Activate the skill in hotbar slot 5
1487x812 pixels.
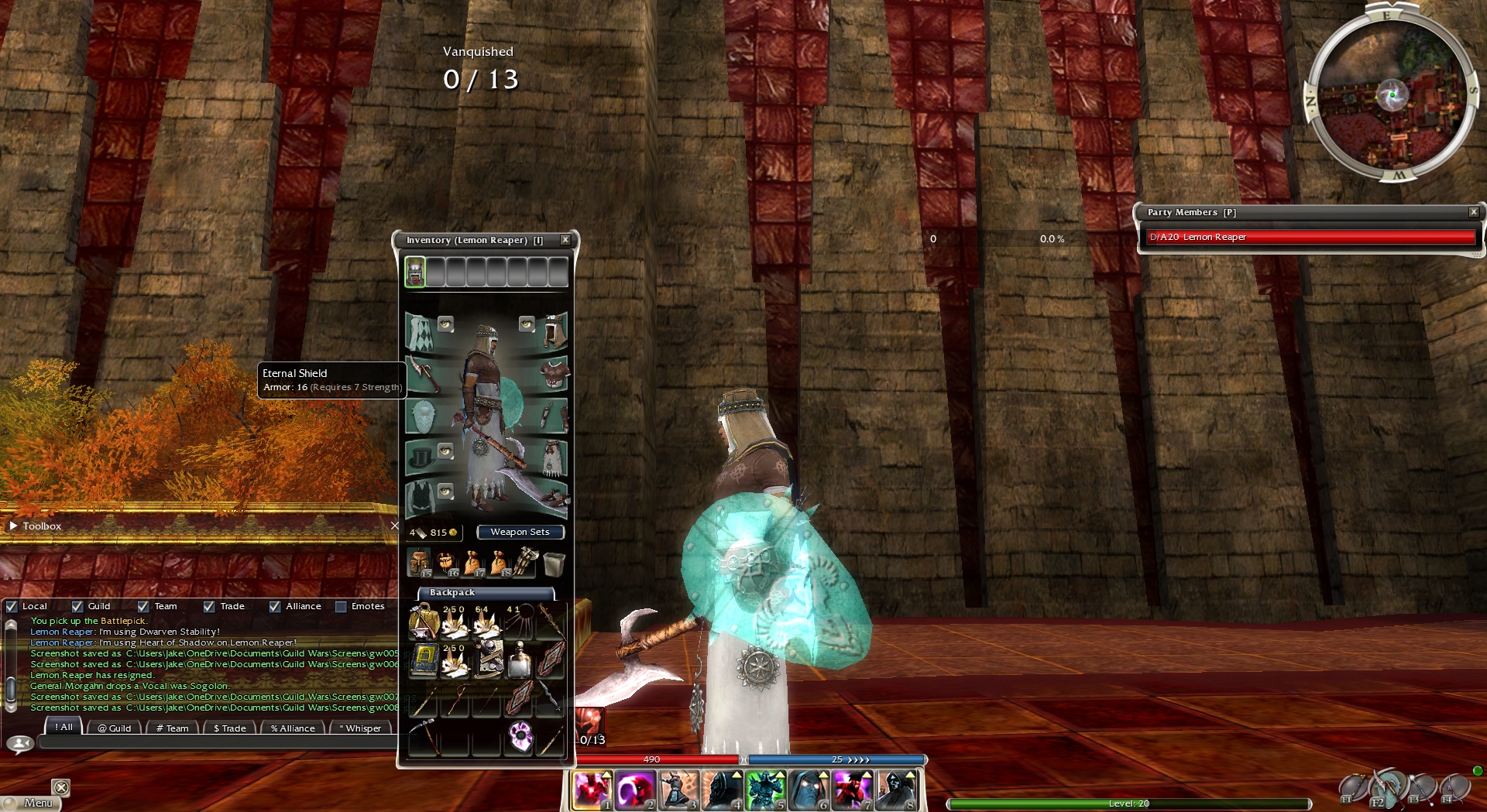[765, 790]
